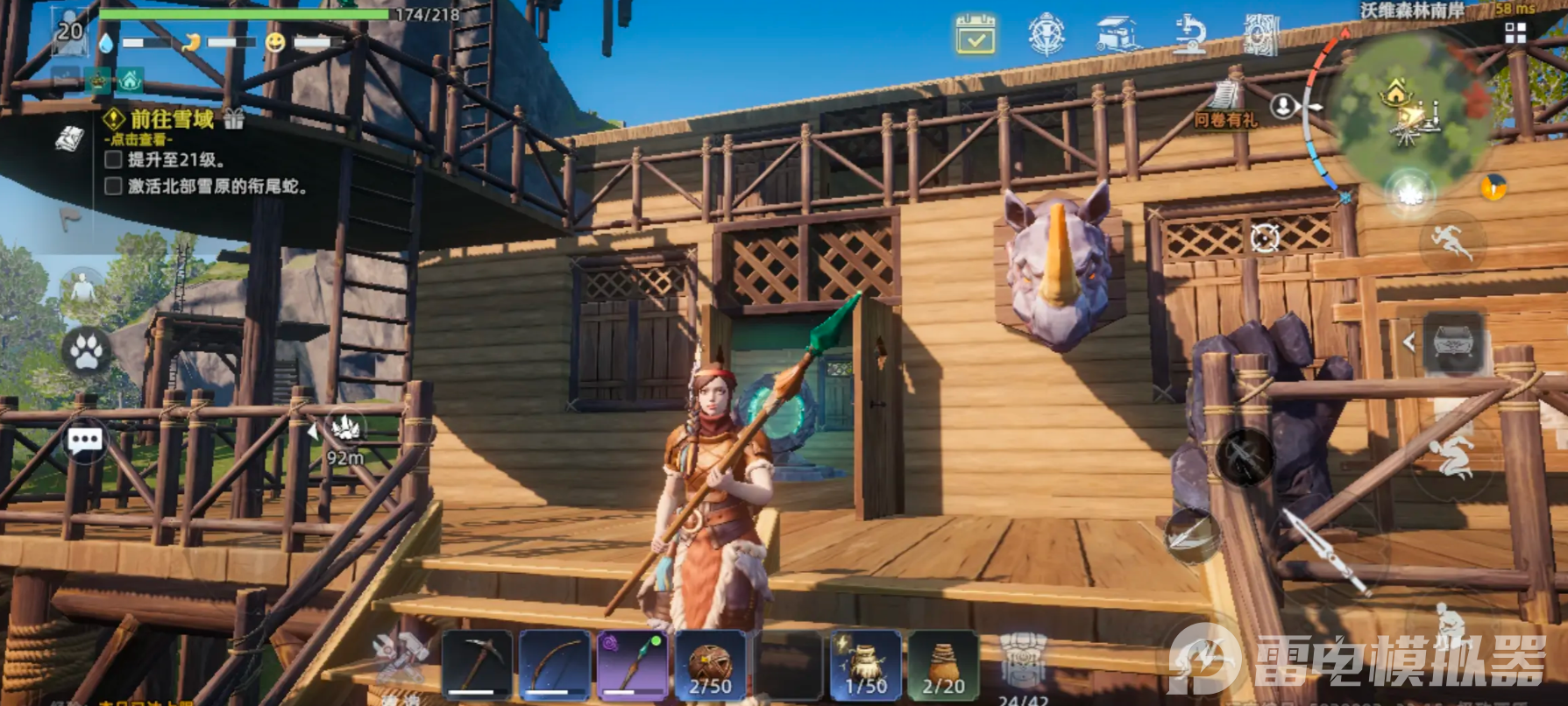Open the player portrait showing level 20
The image size is (1568, 706).
pos(68,32)
